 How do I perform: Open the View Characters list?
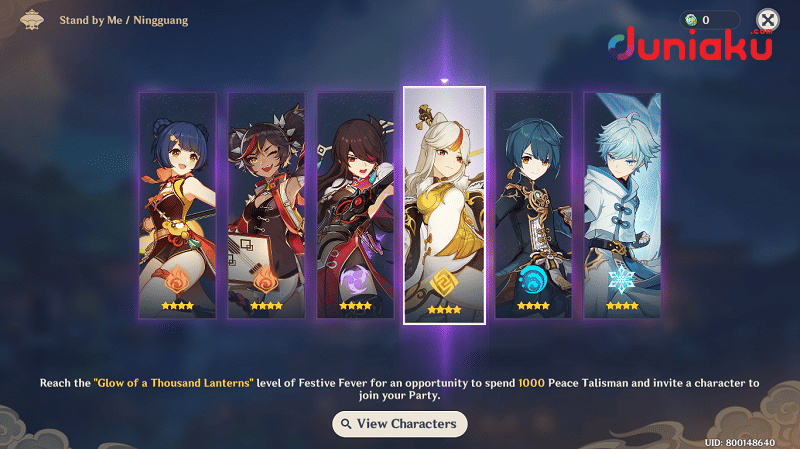(x=399, y=424)
